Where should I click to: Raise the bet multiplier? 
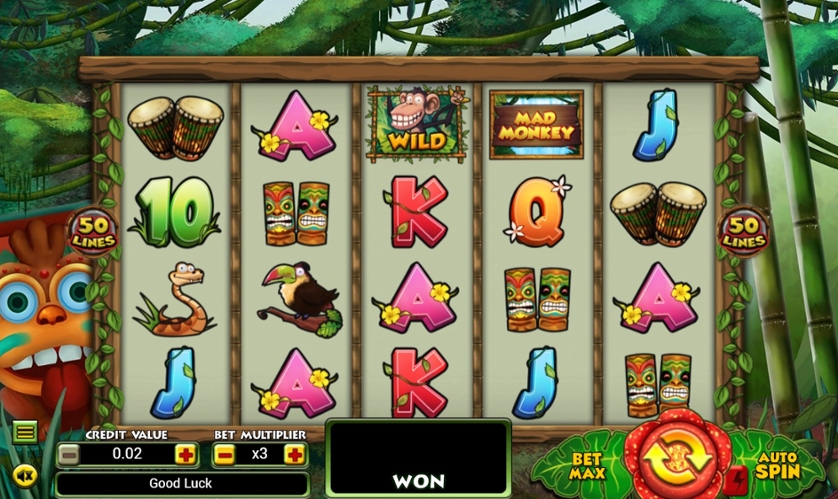click(294, 454)
